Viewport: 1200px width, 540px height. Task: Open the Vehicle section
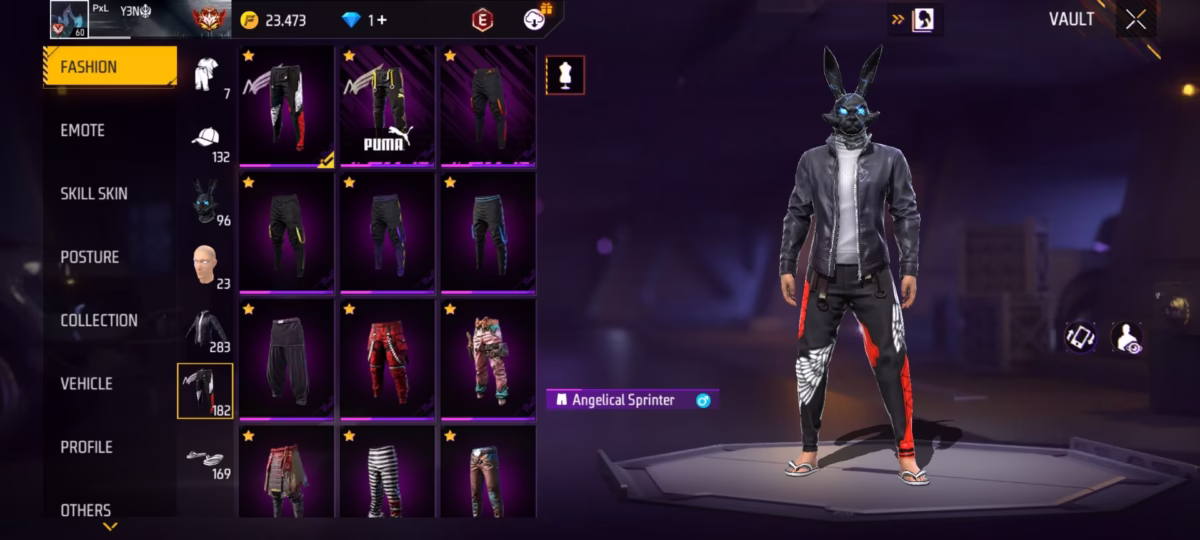coord(87,384)
